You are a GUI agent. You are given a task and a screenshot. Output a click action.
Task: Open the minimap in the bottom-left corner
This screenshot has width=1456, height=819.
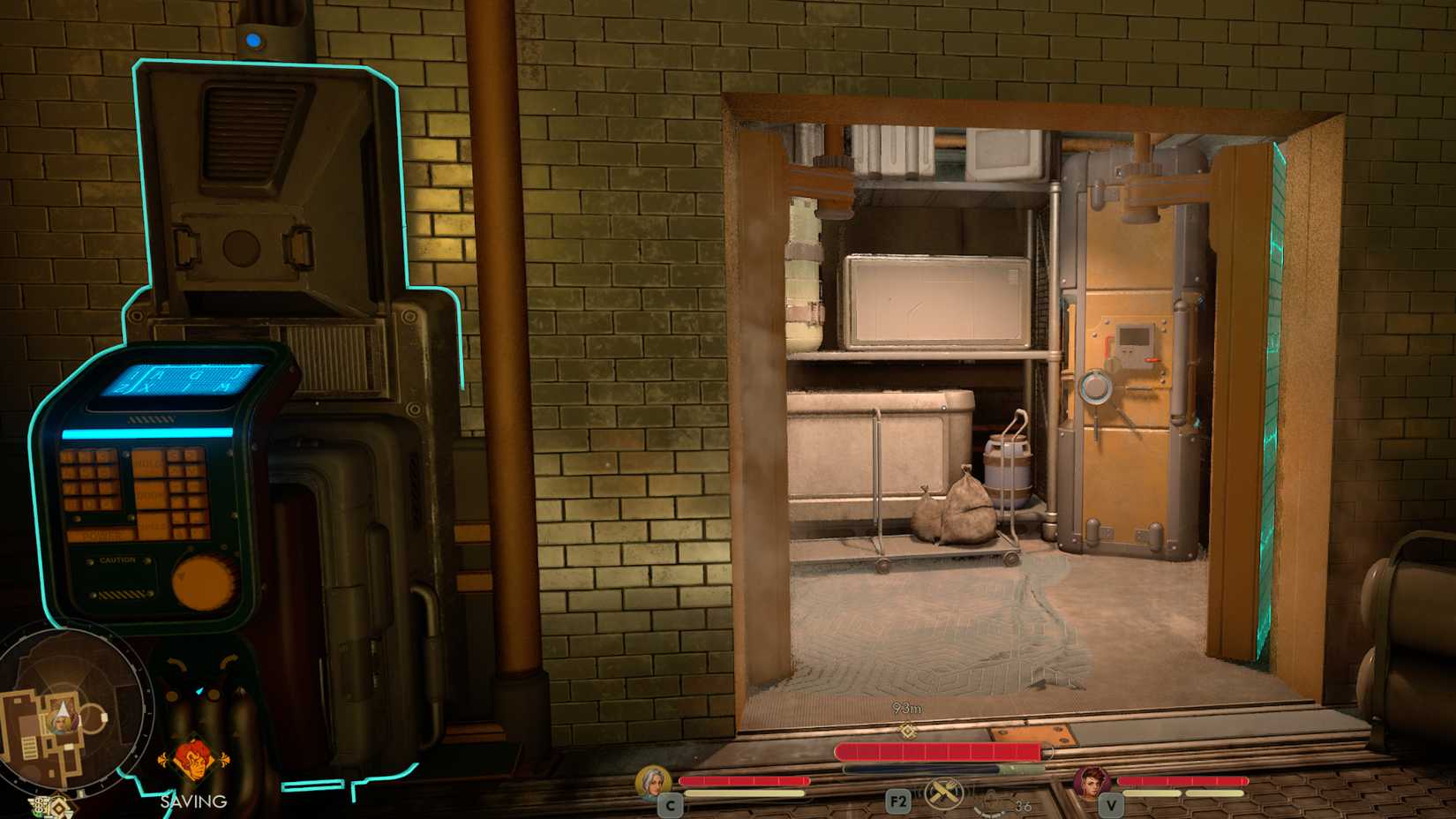(x=75, y=710)
